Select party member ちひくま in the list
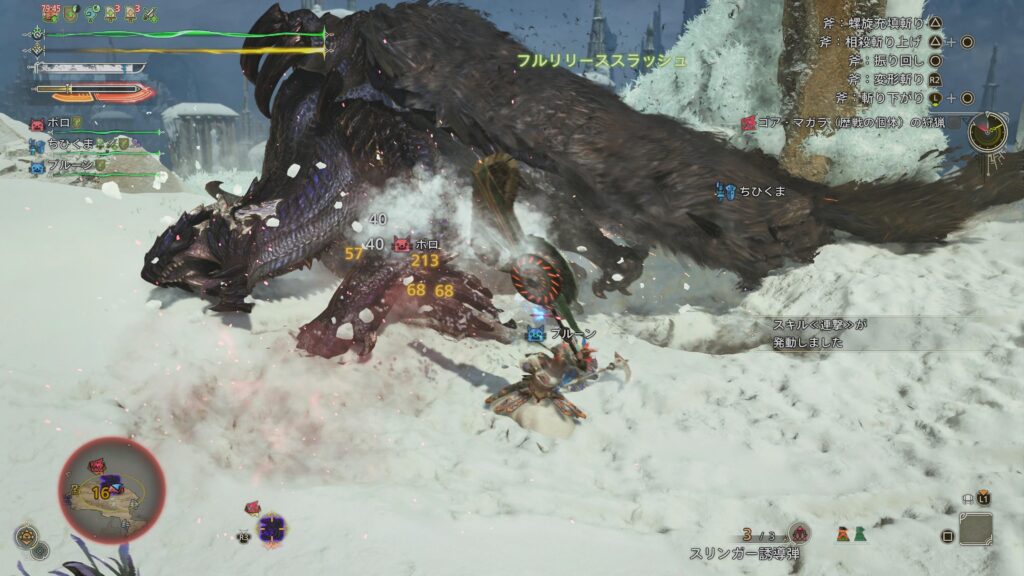1024x576 pixels. [69, 145]
